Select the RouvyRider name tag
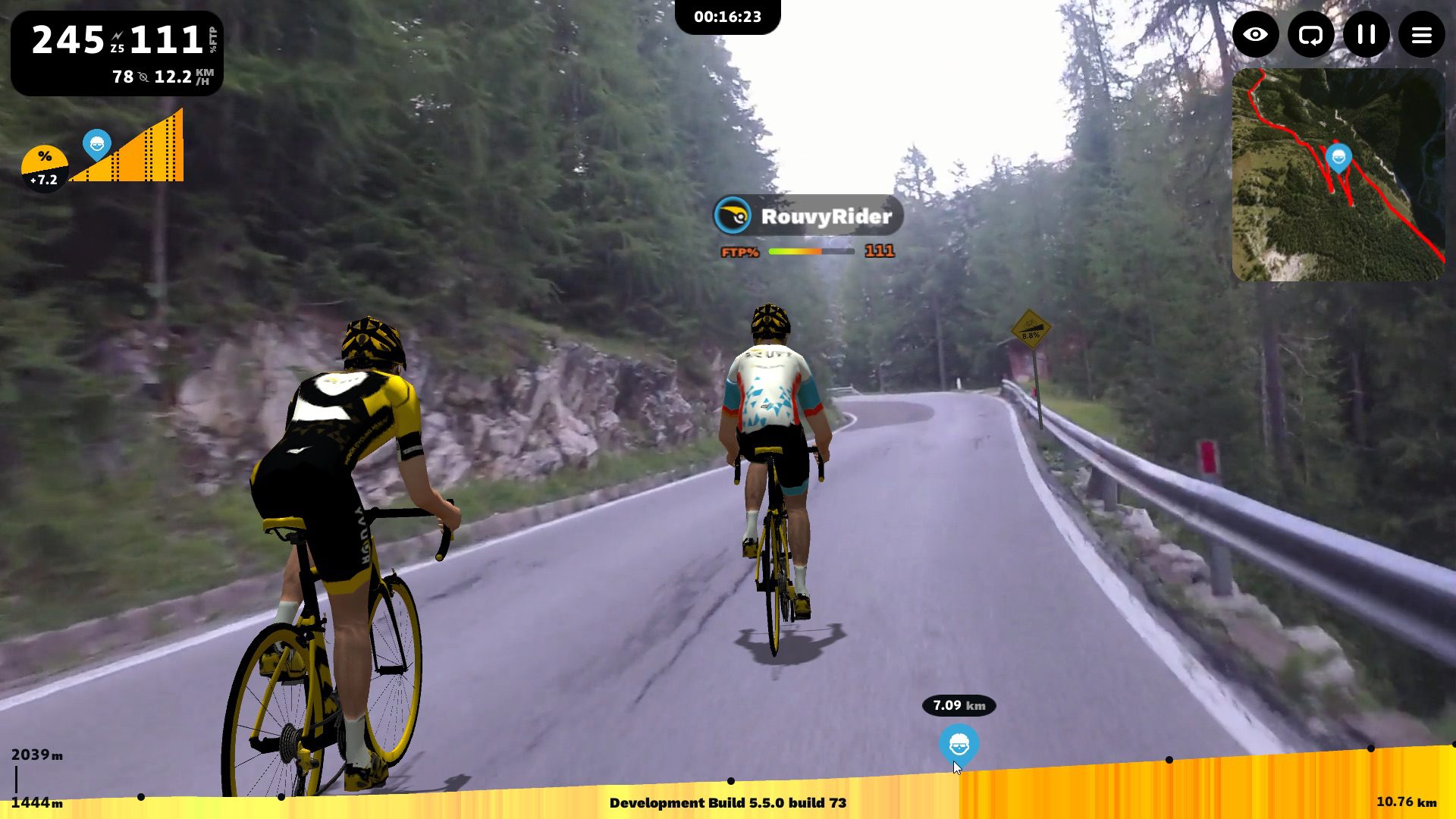Image resolution: width=1456 pixels, height=819 pixels. click(806, 217)
